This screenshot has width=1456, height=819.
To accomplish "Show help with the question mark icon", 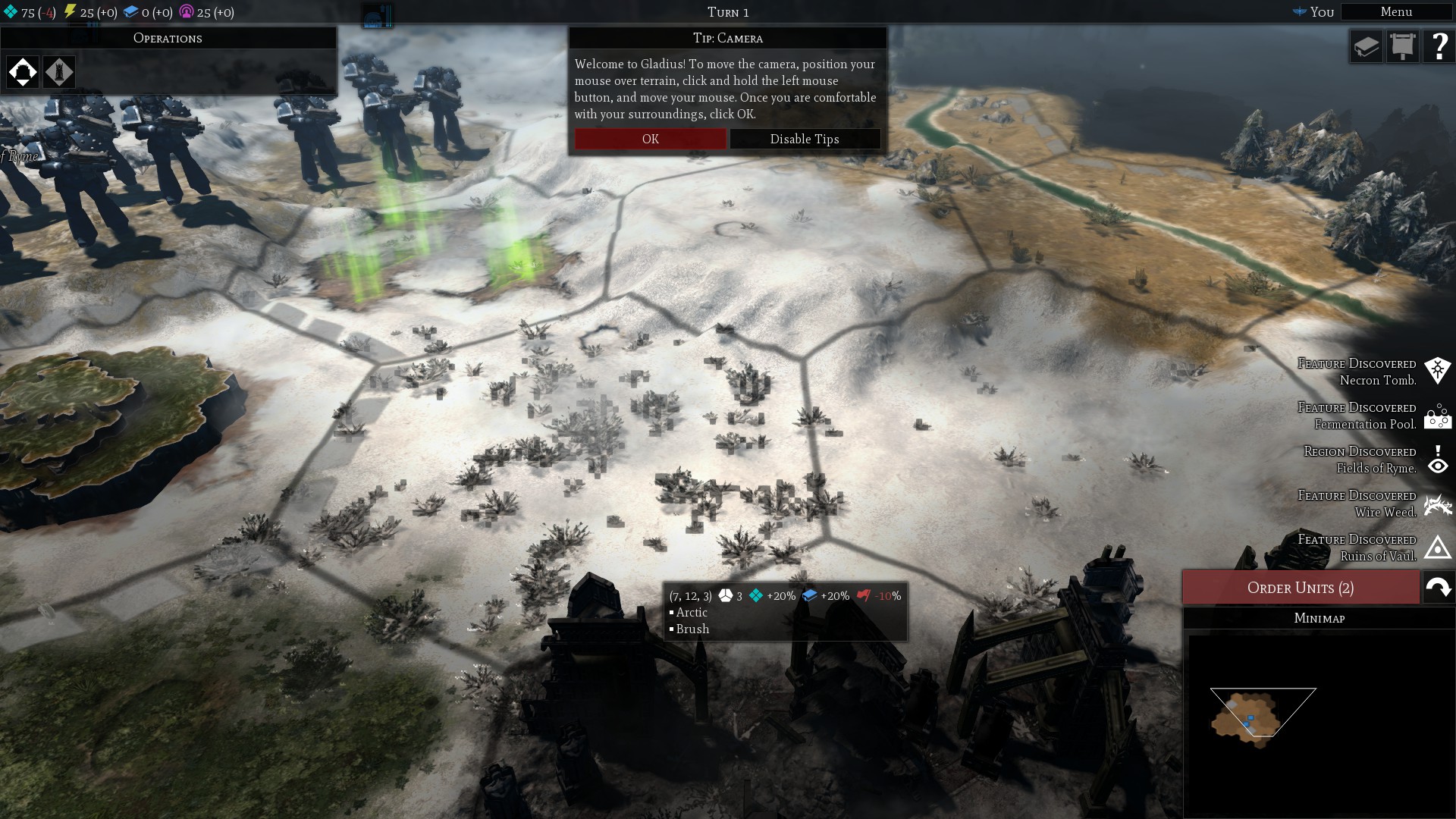I will click(1439, 47).
